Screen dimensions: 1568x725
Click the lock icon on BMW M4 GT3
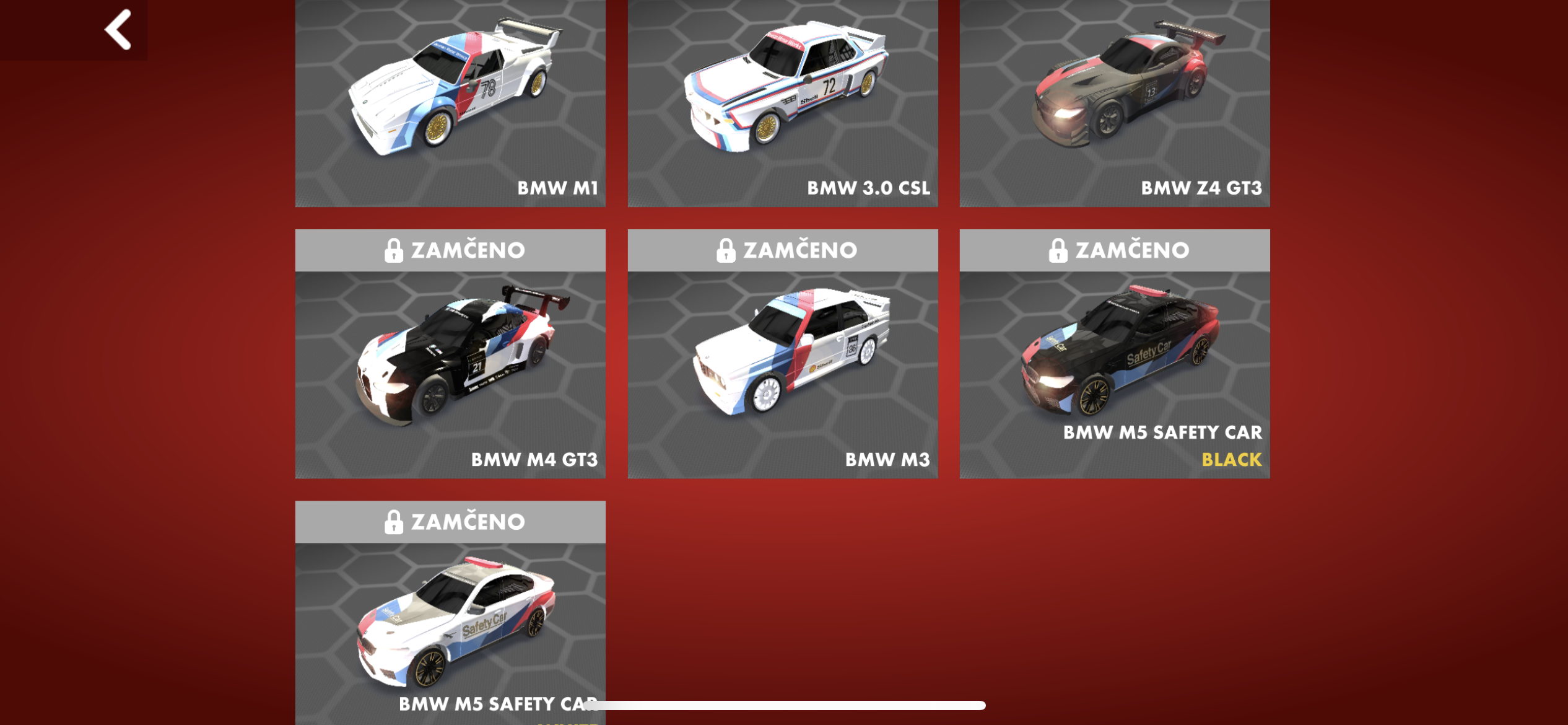pos(394,250)
